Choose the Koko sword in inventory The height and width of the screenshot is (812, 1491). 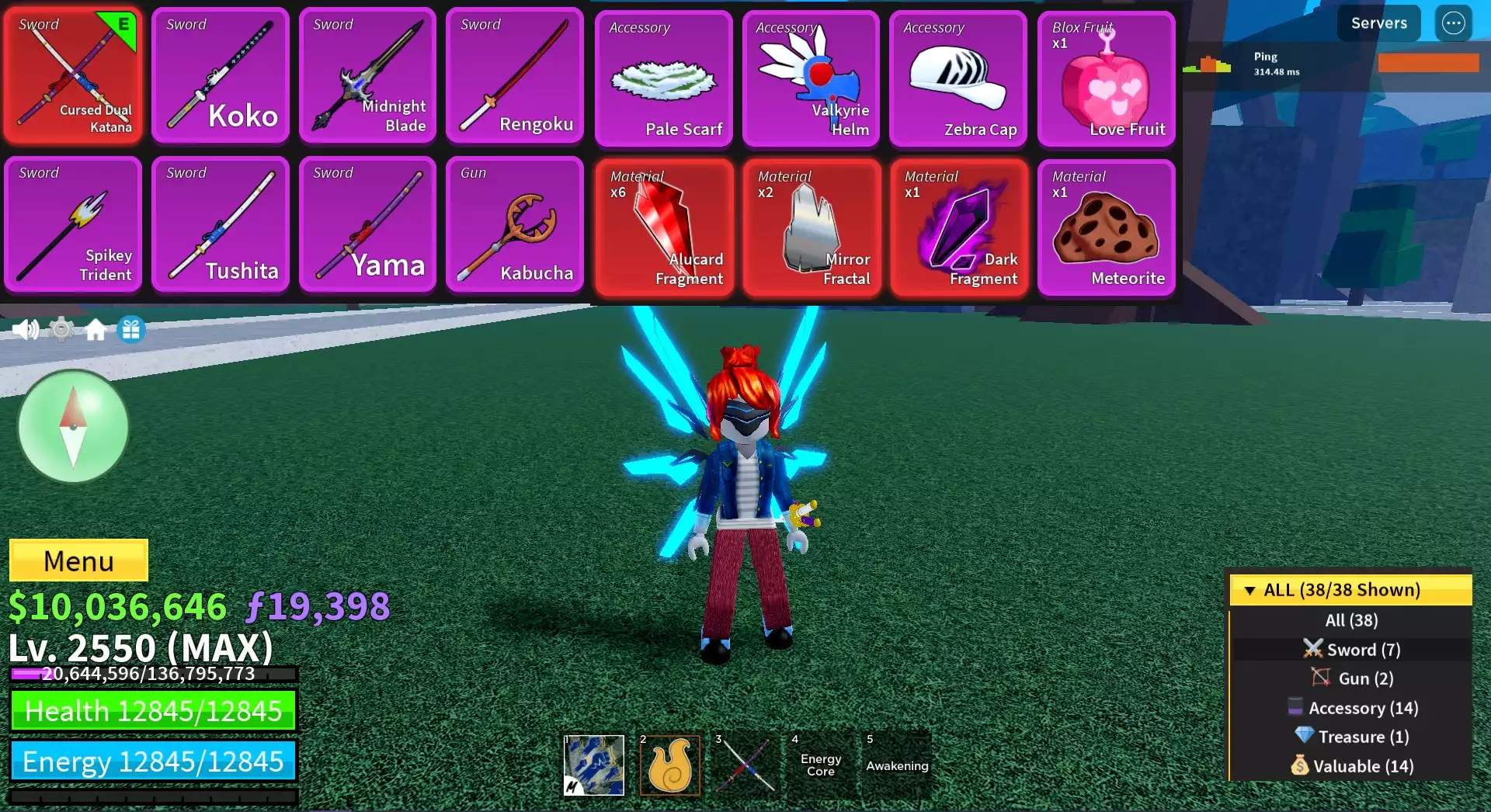(221, 76)
